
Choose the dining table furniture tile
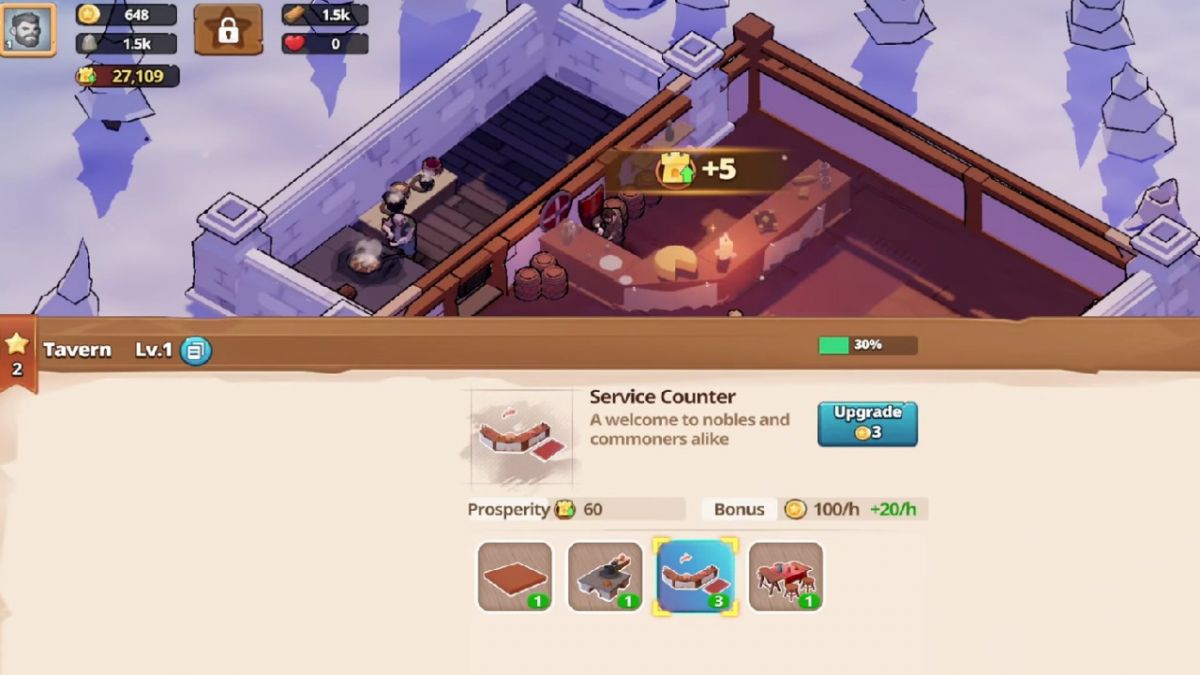coord(786,576)
